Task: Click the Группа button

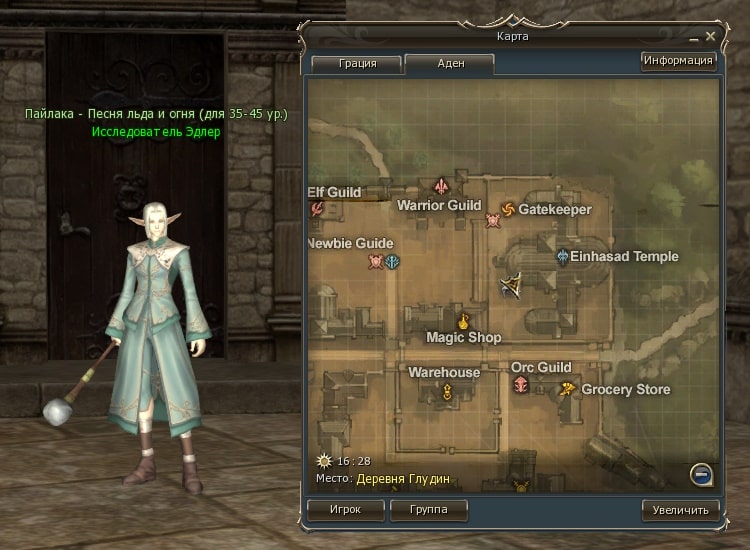Action: tap(428, 509)
